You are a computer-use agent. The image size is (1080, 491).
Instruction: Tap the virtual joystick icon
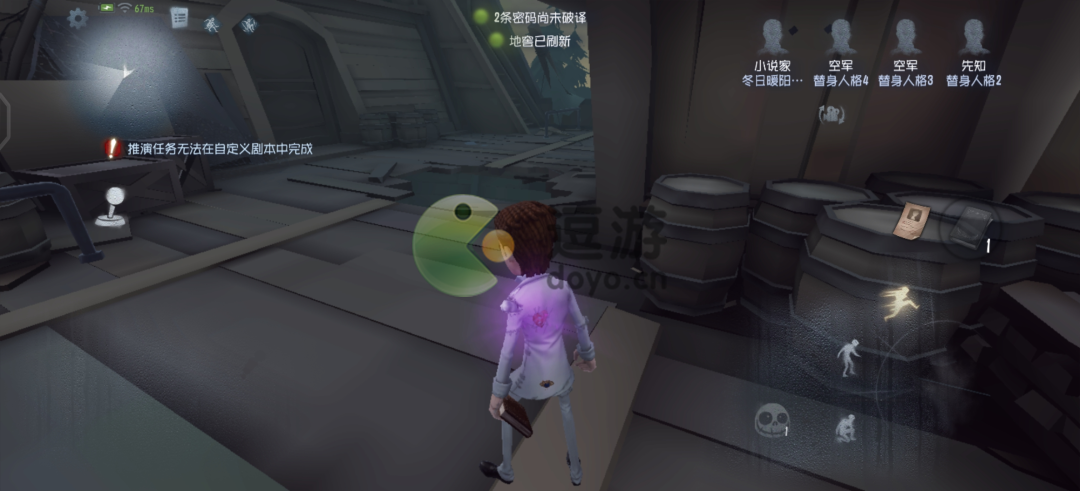point(113,205)
